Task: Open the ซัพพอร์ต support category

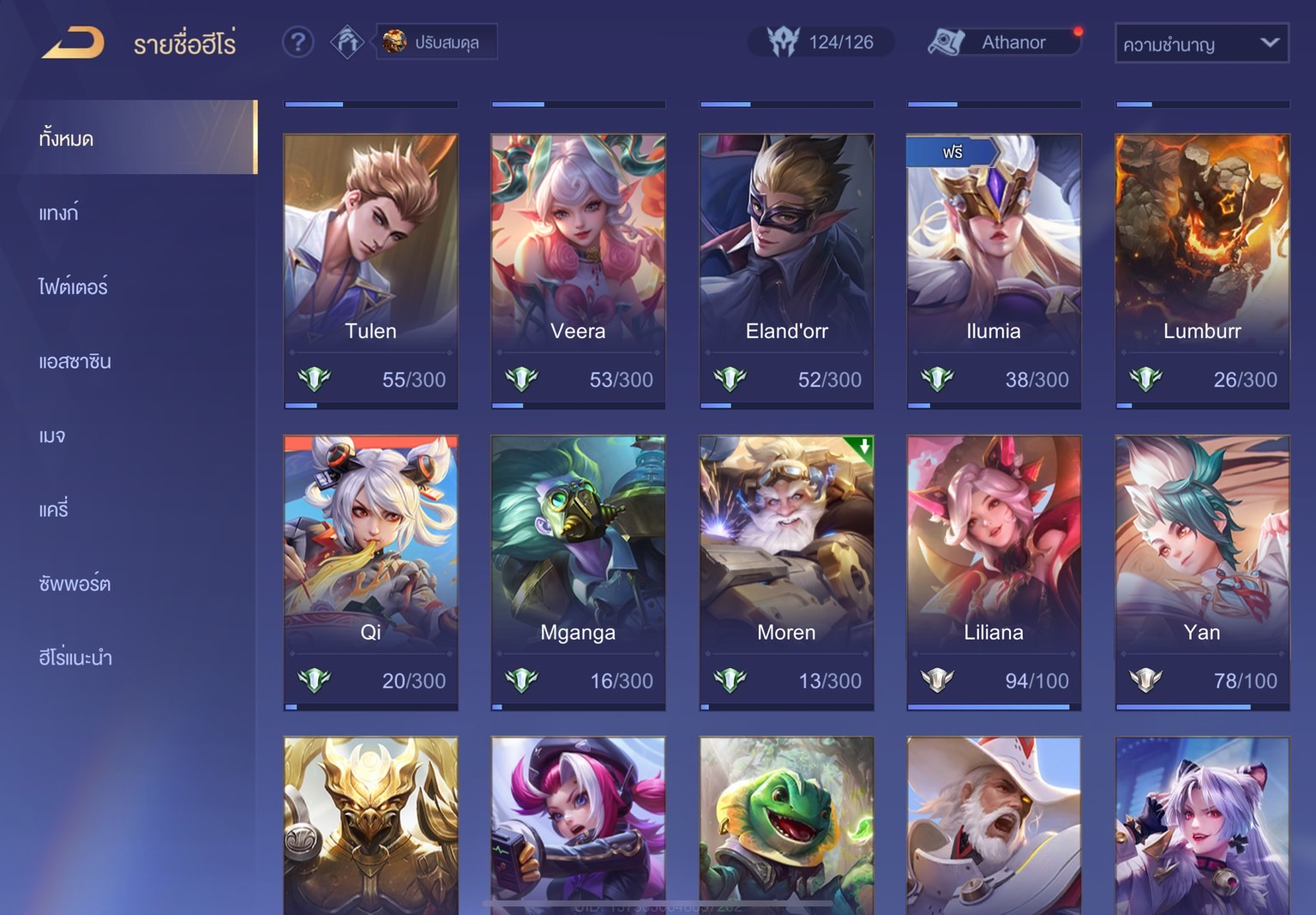Action: click(75, 584)
